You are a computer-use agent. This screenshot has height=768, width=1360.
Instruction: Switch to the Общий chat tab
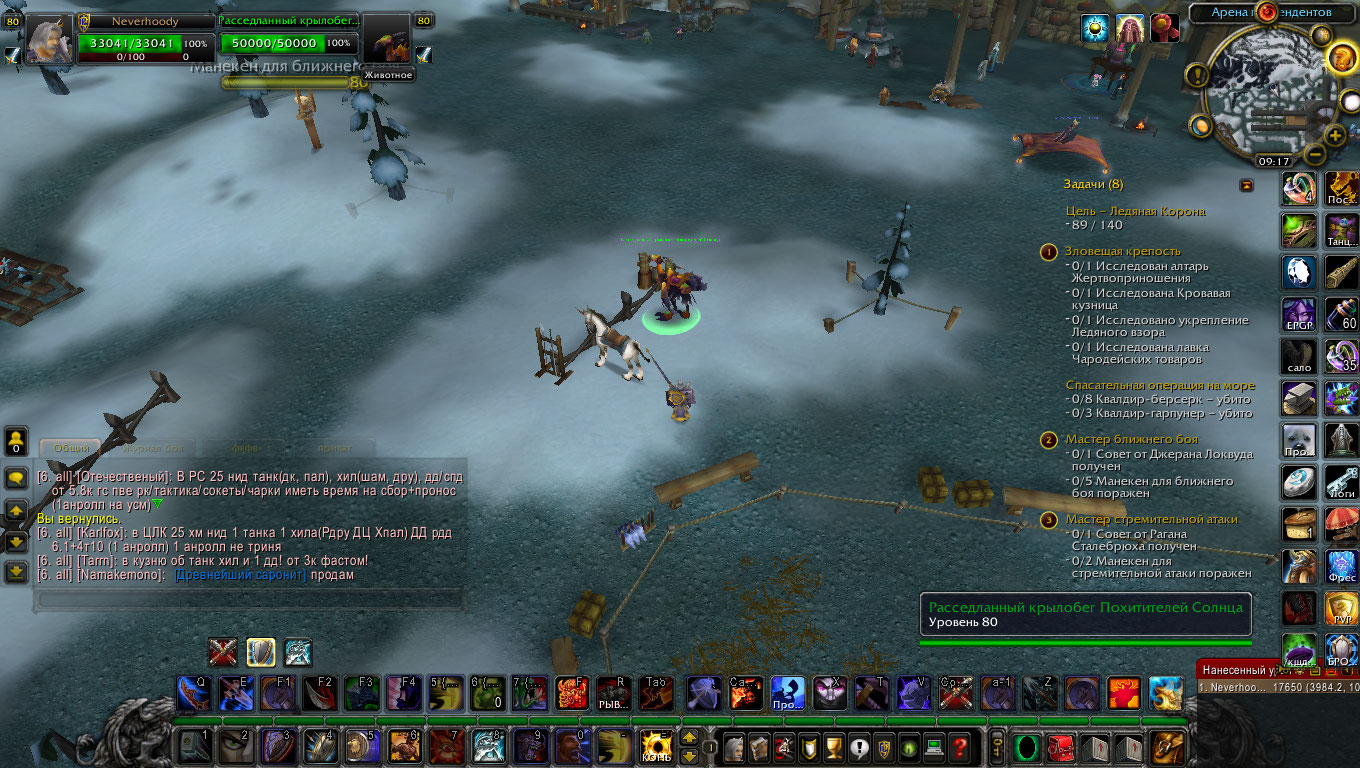[70, 448]
